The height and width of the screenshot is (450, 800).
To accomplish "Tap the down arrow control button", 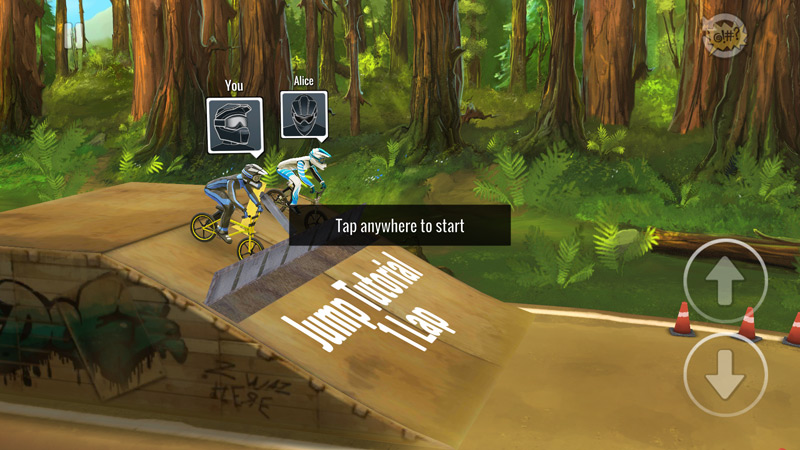I will coord(725,375).
